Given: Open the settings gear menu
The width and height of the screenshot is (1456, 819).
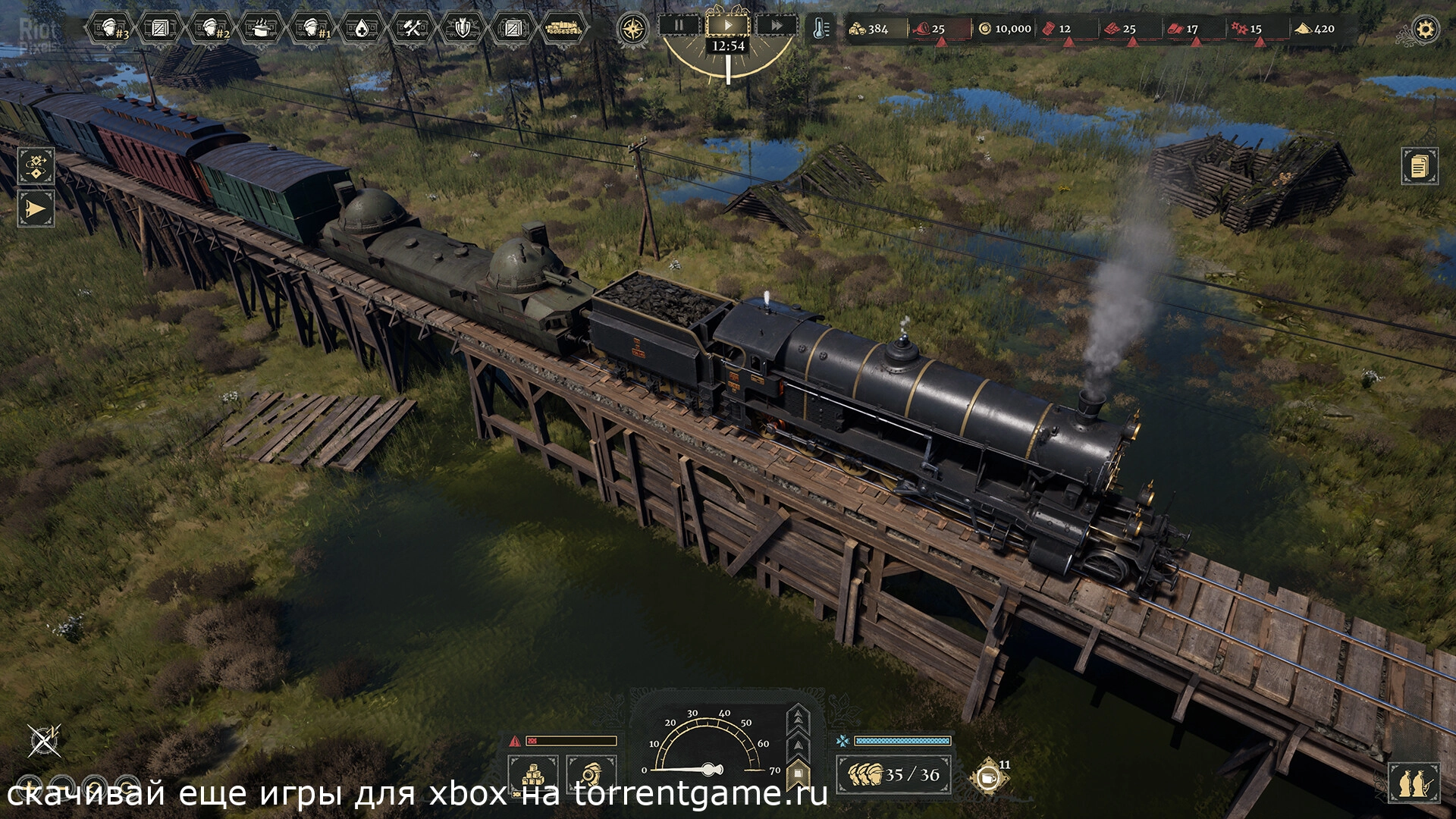Looking at the screenshot, I should [1425, 30].
